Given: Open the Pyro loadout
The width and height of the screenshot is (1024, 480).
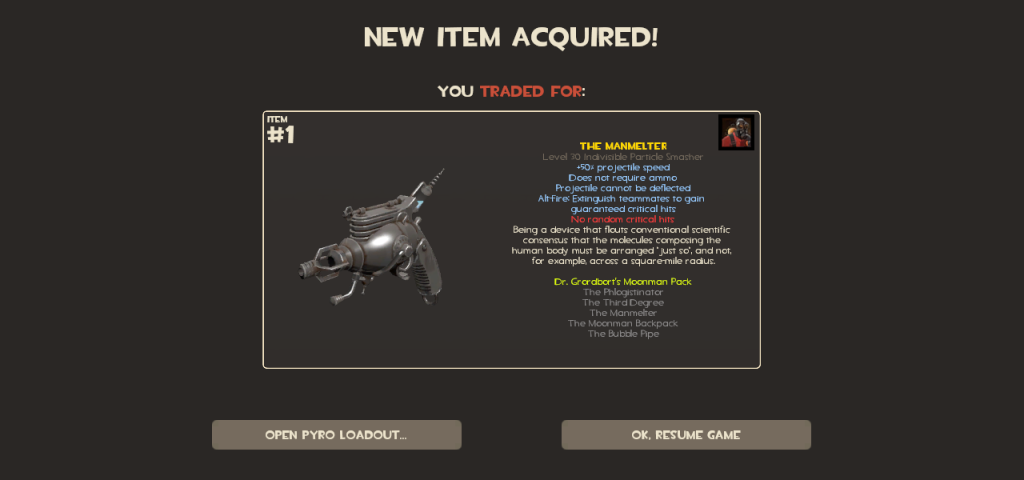Looking at the screenshot, I should pyautogui.click(x=336, y=435).
